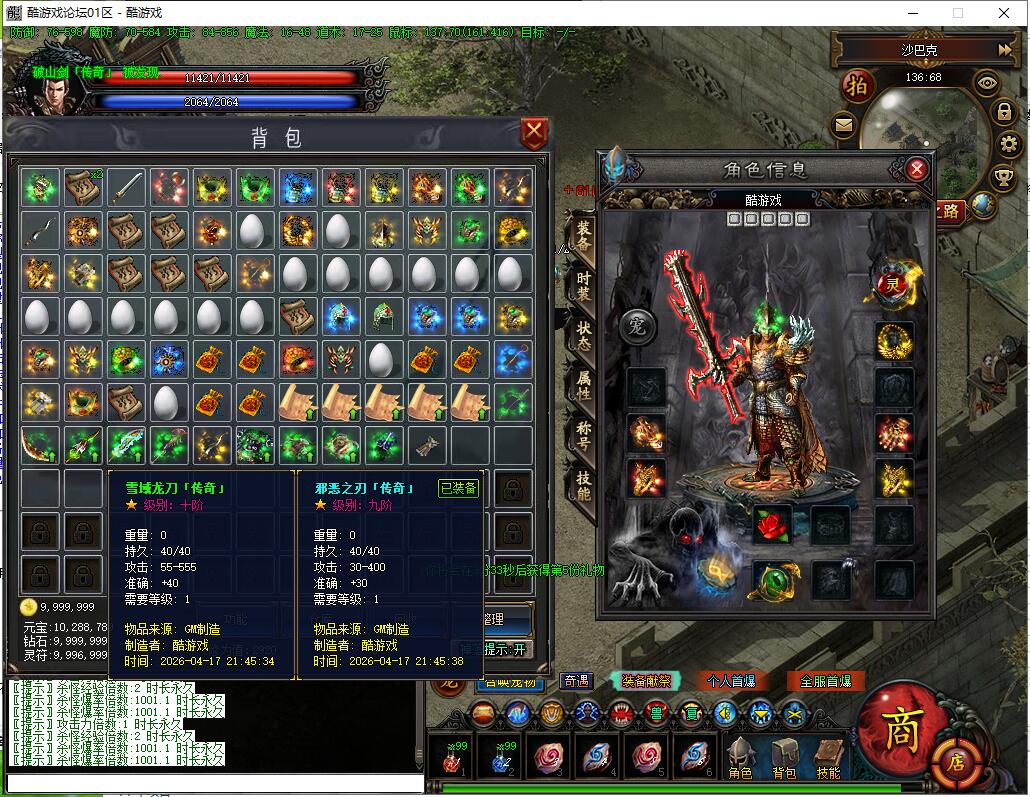Click the trophy ranking icon
This screenshot has height=797, width=1030.
(1003, 178)
